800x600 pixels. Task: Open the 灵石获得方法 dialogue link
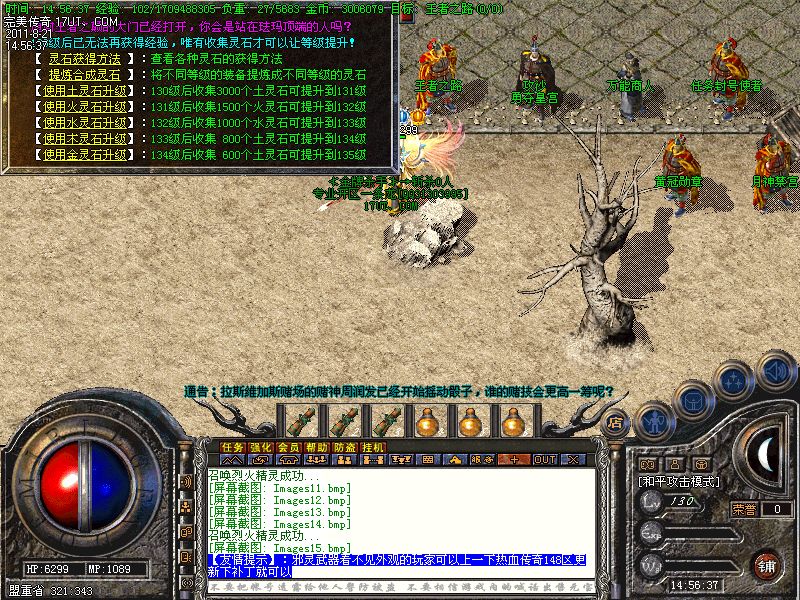(x=85, y=59)
